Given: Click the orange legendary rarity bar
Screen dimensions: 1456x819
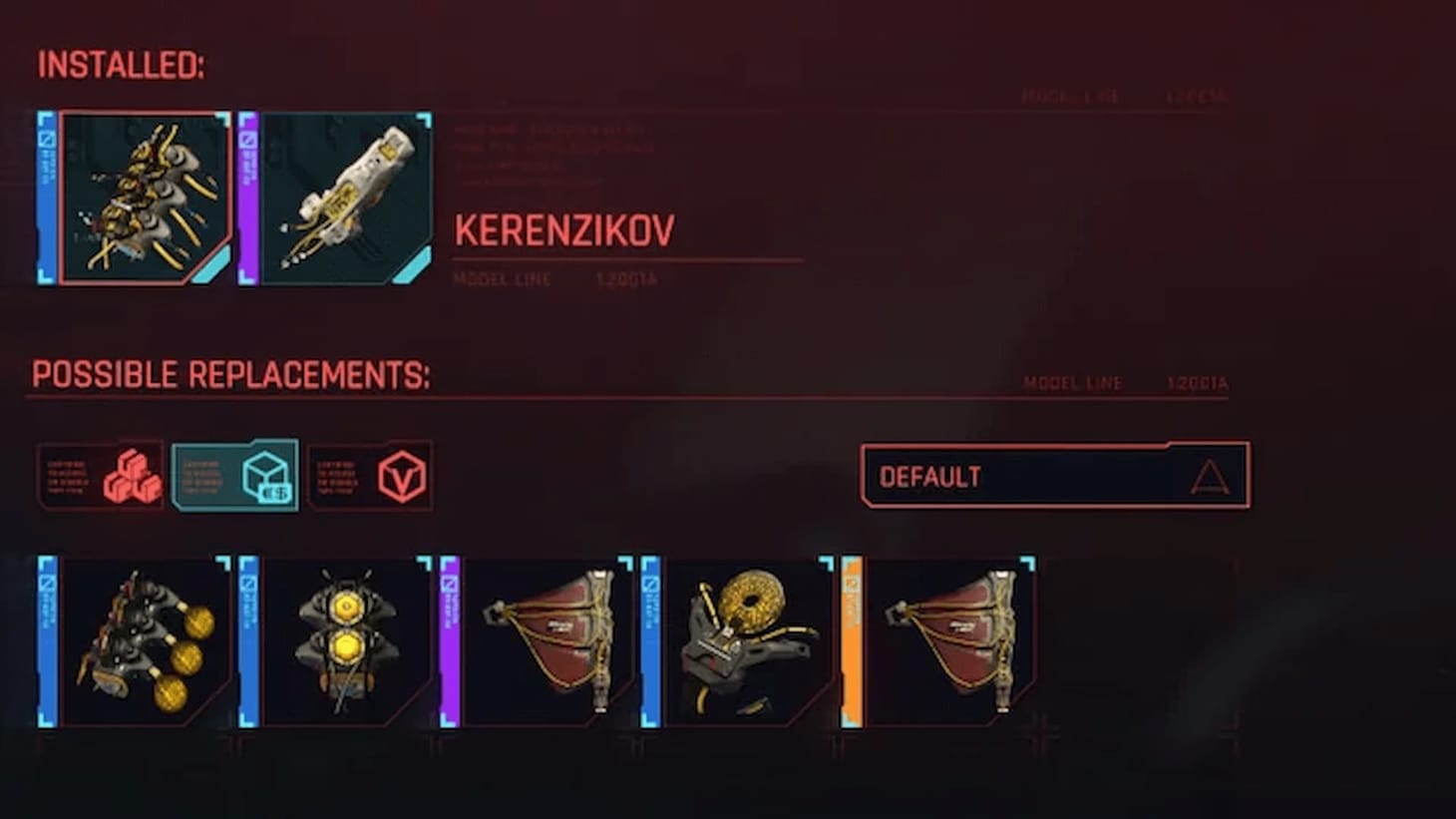Looking at the screenshot, I should 851,643.
